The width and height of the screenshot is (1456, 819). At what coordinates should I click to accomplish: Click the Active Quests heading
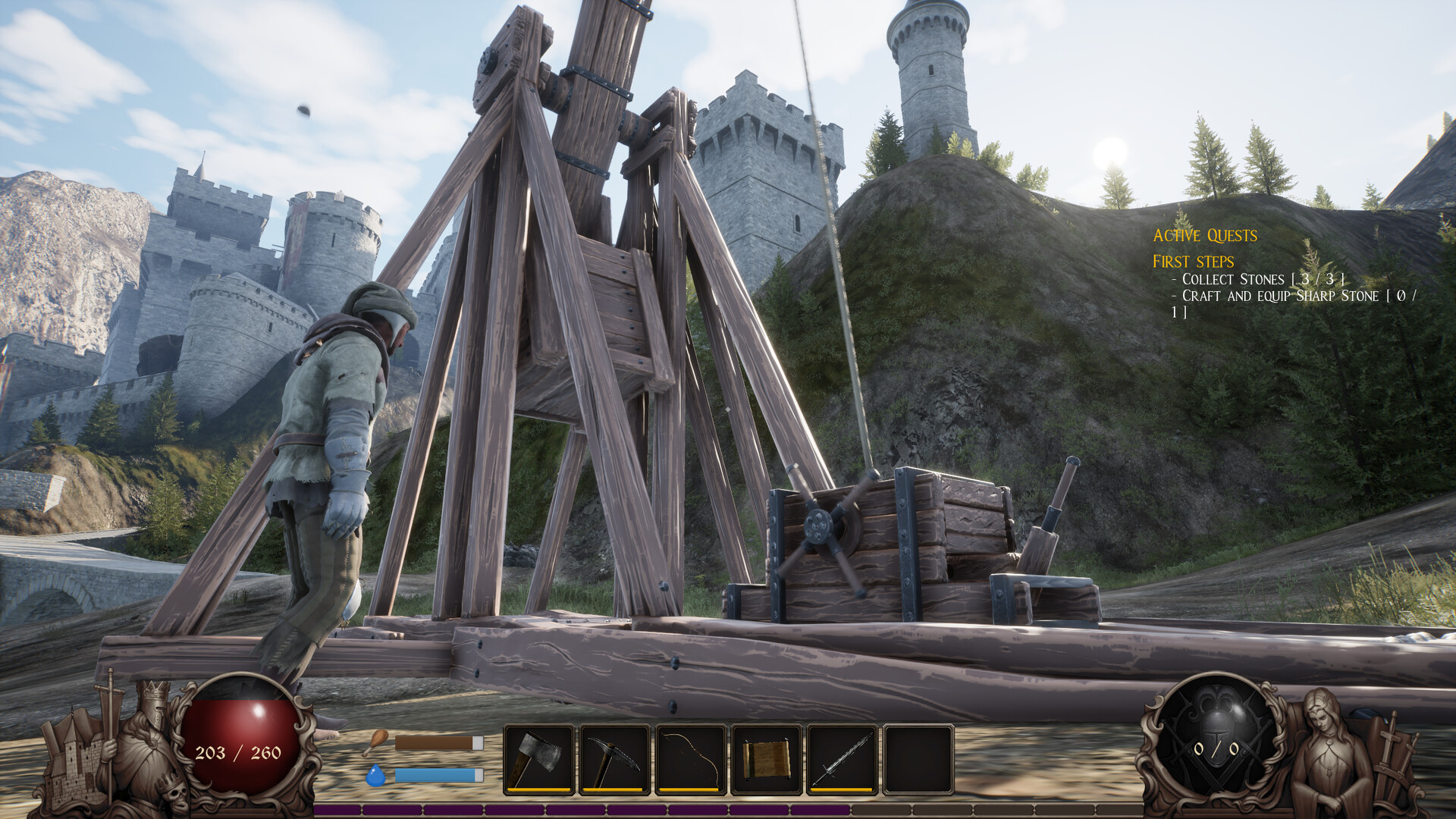pos(1204,236)
